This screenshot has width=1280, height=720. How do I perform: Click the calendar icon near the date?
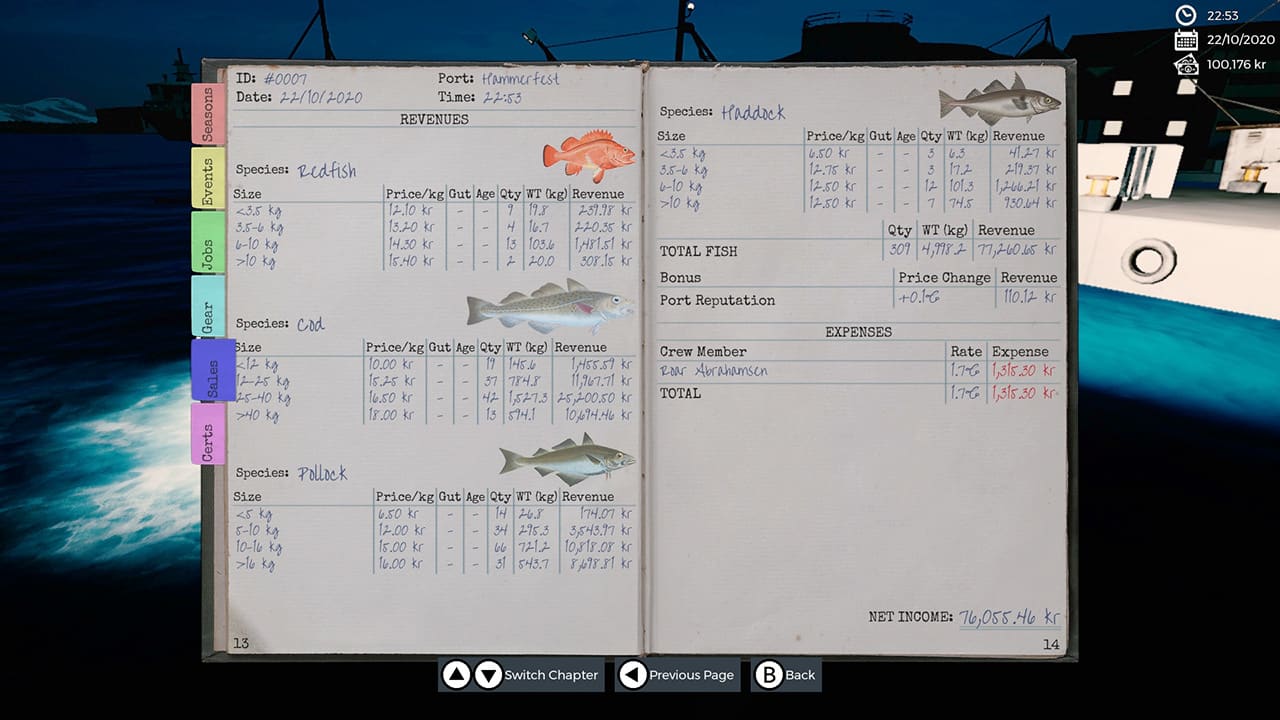coord(1186,40)
